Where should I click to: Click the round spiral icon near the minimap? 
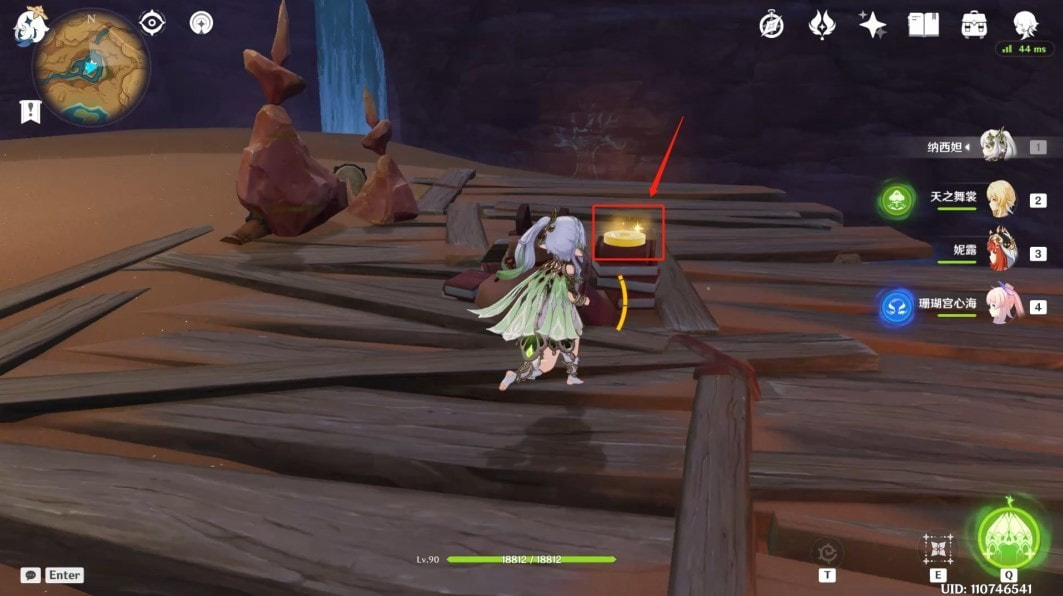[202, 22]
